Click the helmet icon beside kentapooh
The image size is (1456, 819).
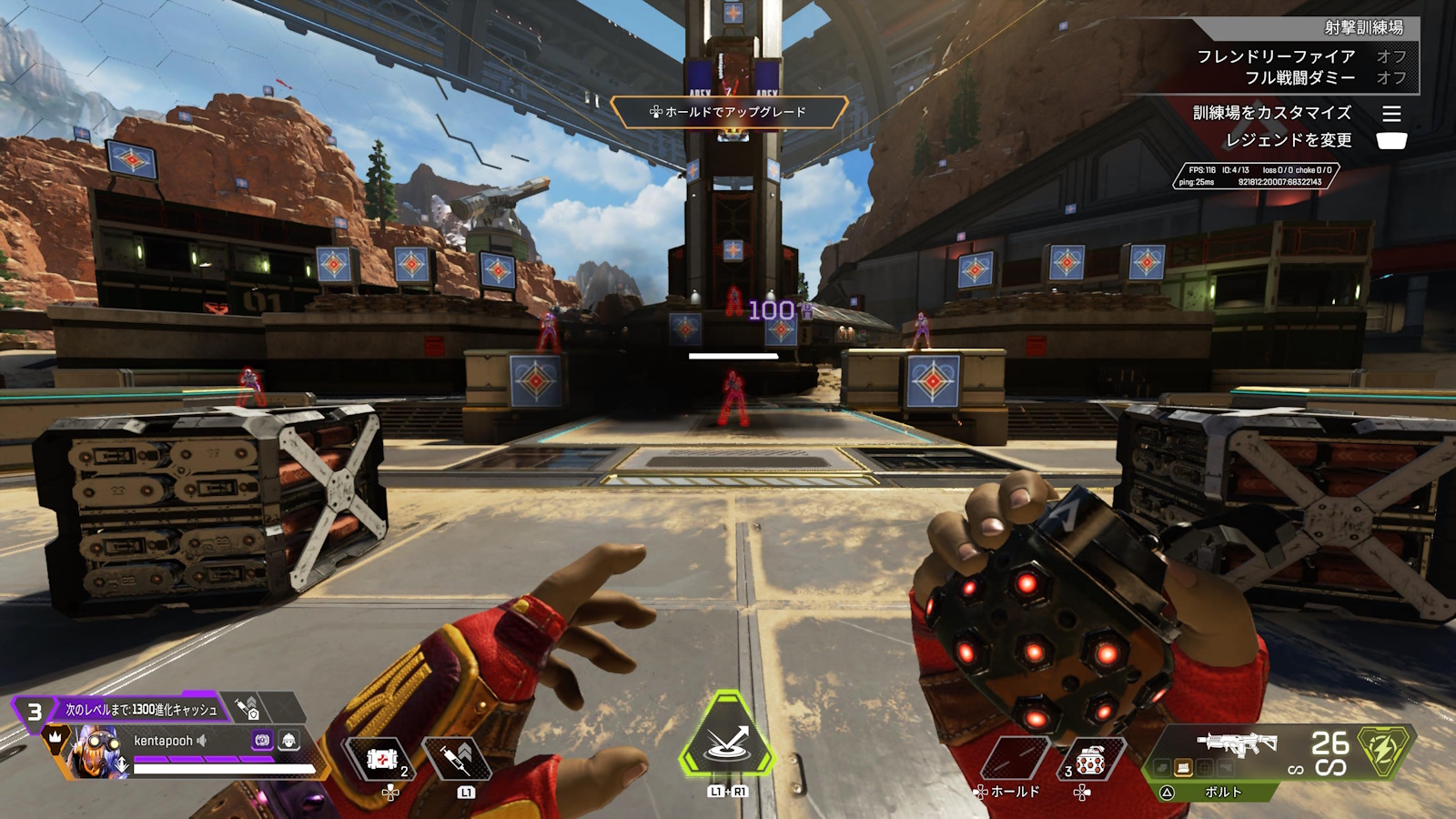click(x=288, y=741)
